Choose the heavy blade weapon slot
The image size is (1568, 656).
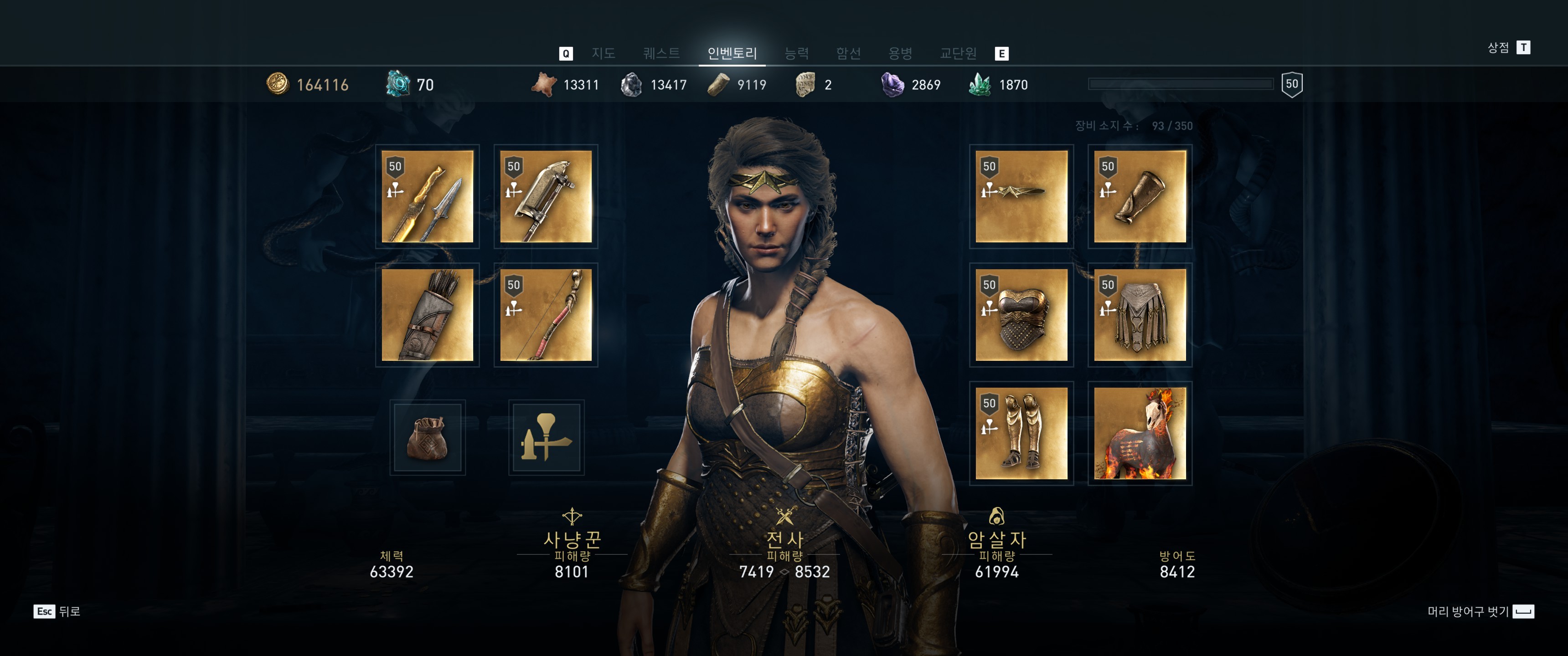[546, 196]
